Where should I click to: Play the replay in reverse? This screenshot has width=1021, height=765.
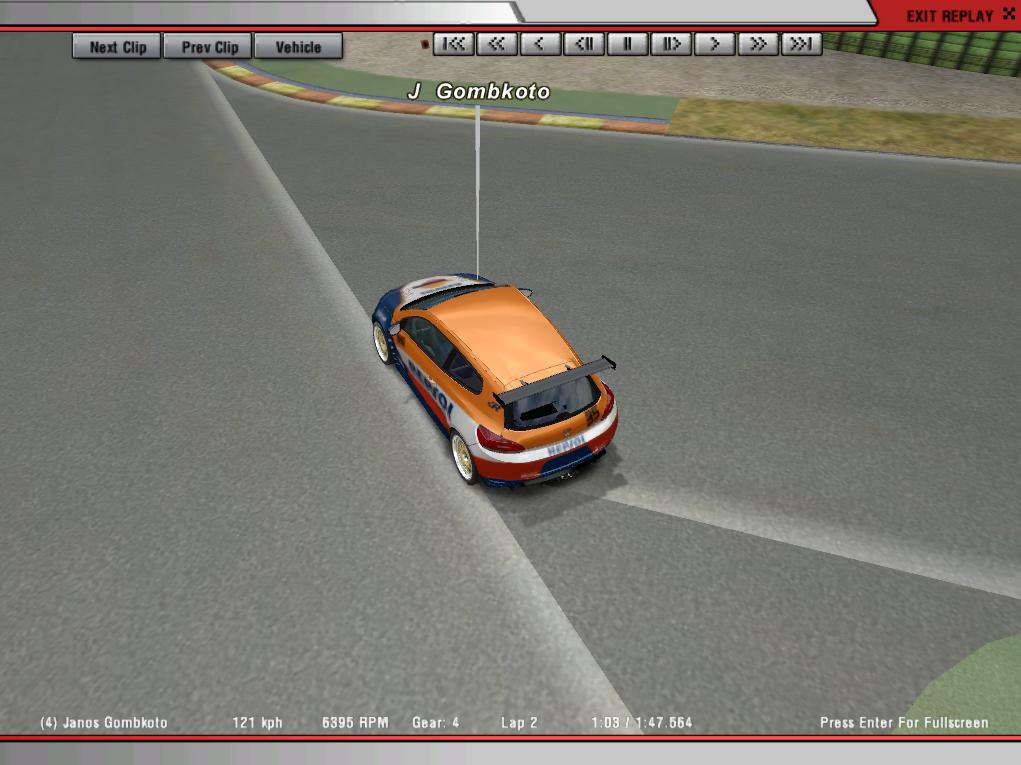pyautogui.click(x=541, y=44)
